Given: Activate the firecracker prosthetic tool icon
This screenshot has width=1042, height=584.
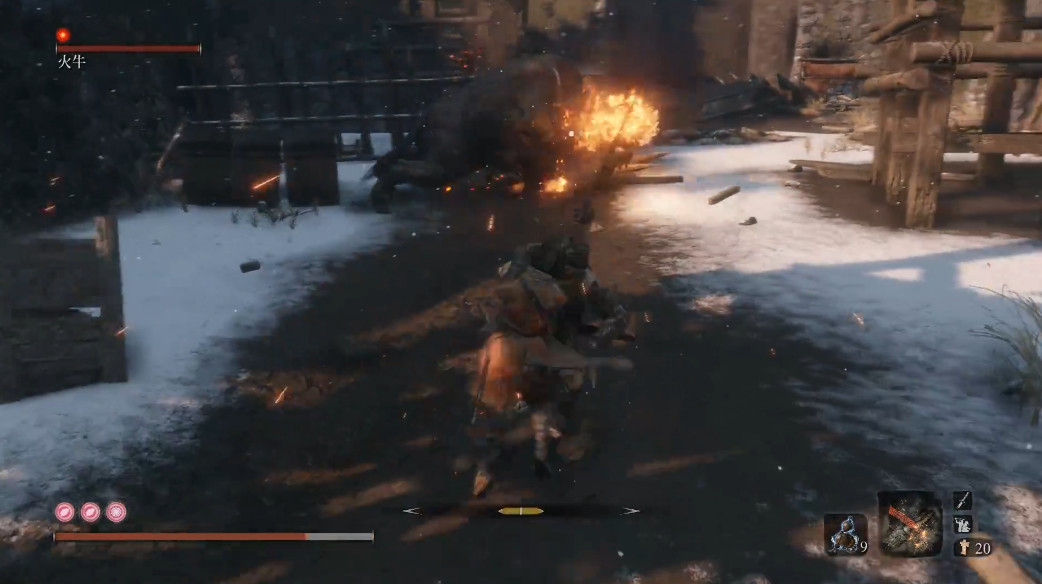Looking at the screenshot, I should 909,523.
